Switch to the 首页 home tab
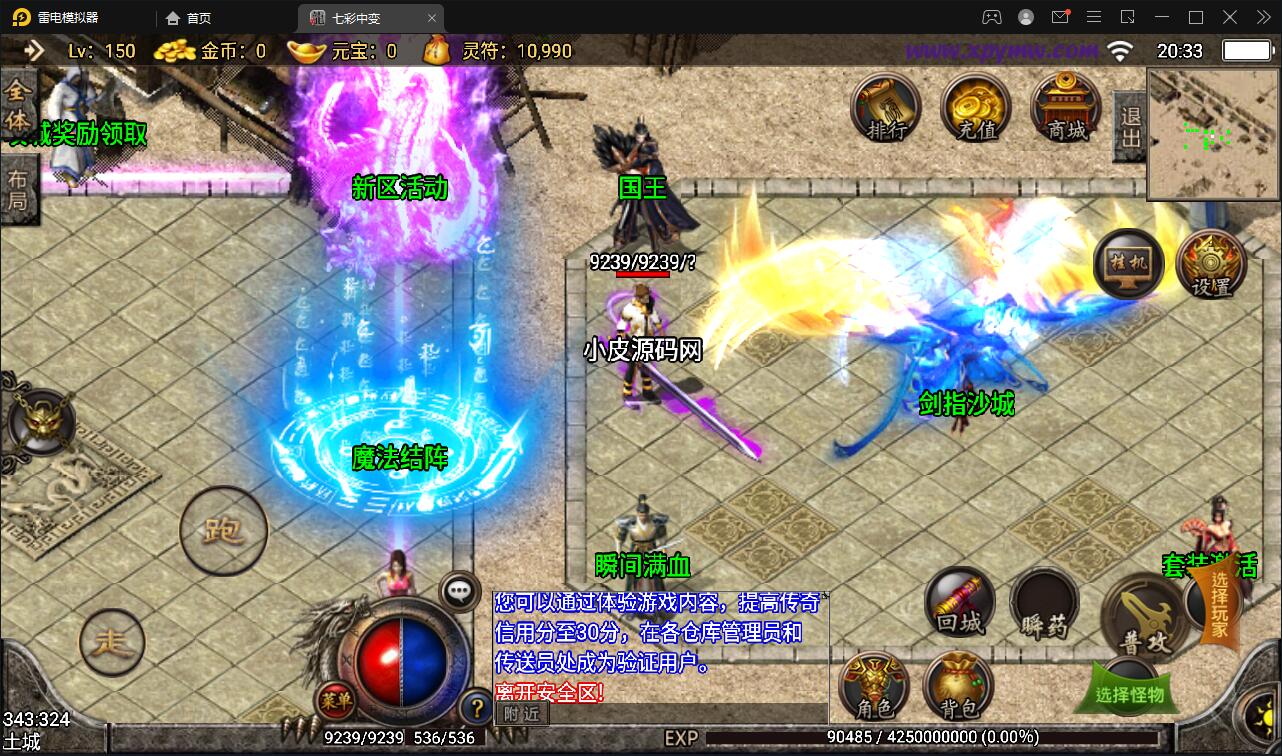 click(189, 17)
